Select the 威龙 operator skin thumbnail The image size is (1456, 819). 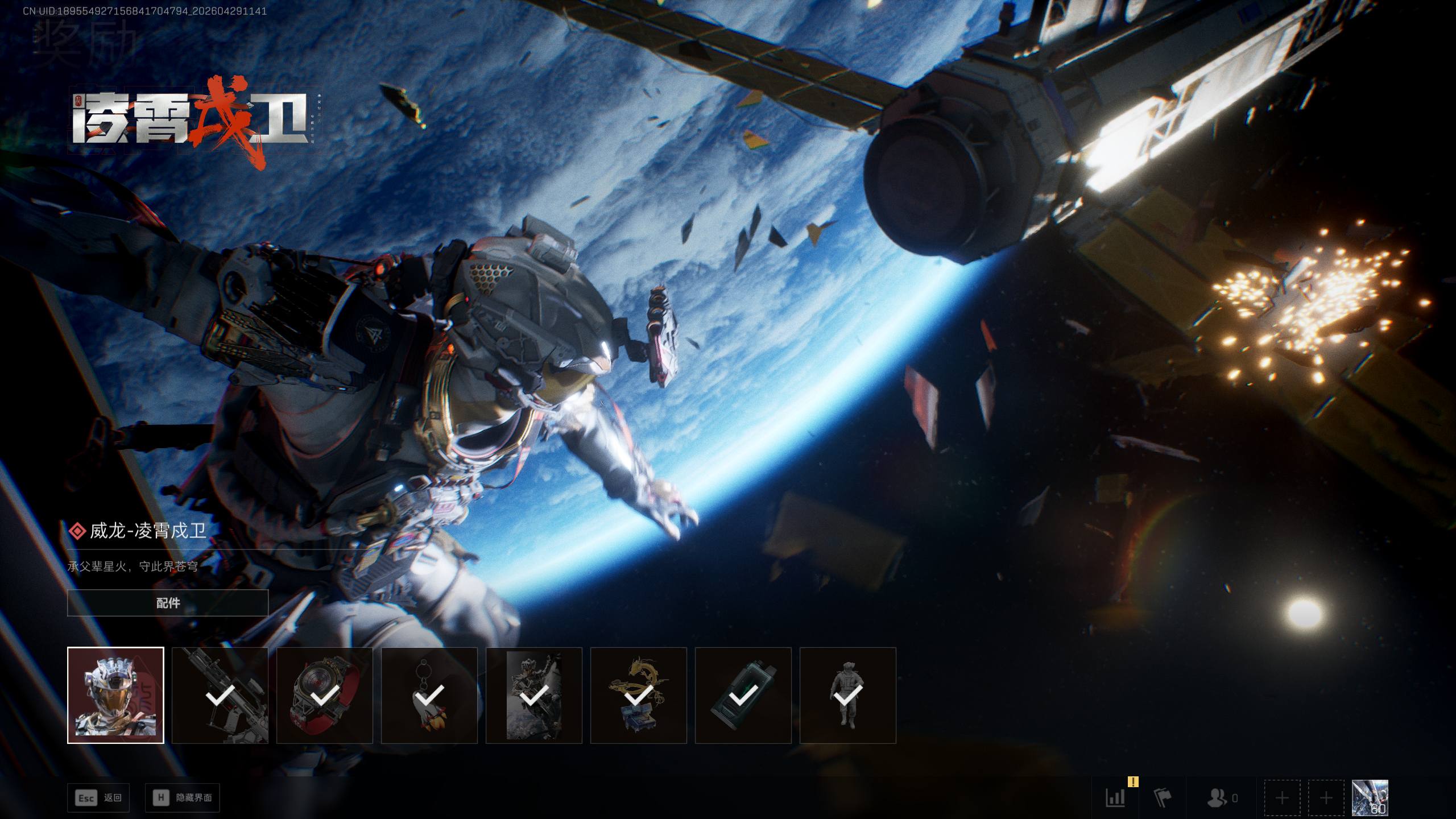click(x=115, y=695)
